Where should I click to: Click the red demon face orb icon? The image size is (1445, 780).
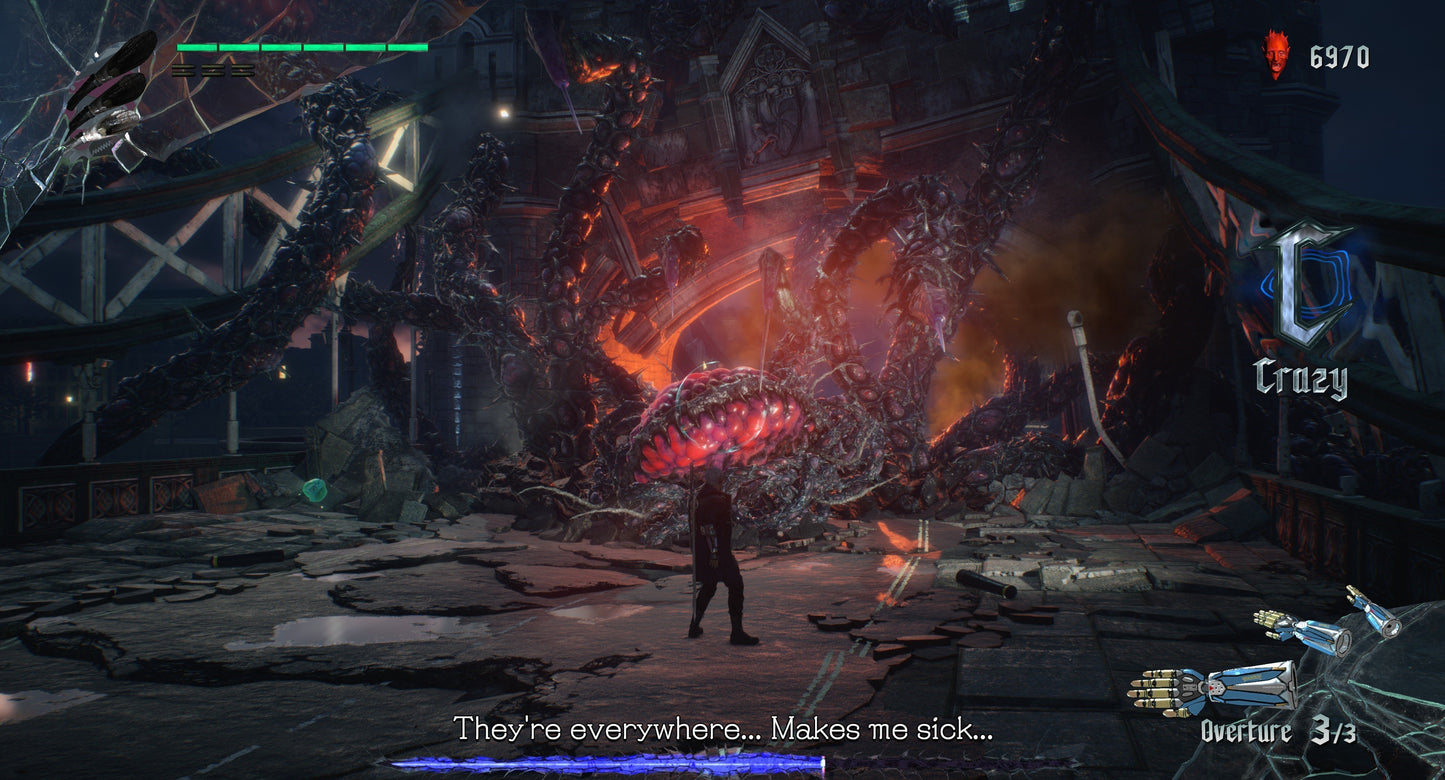click(1275, 55)
